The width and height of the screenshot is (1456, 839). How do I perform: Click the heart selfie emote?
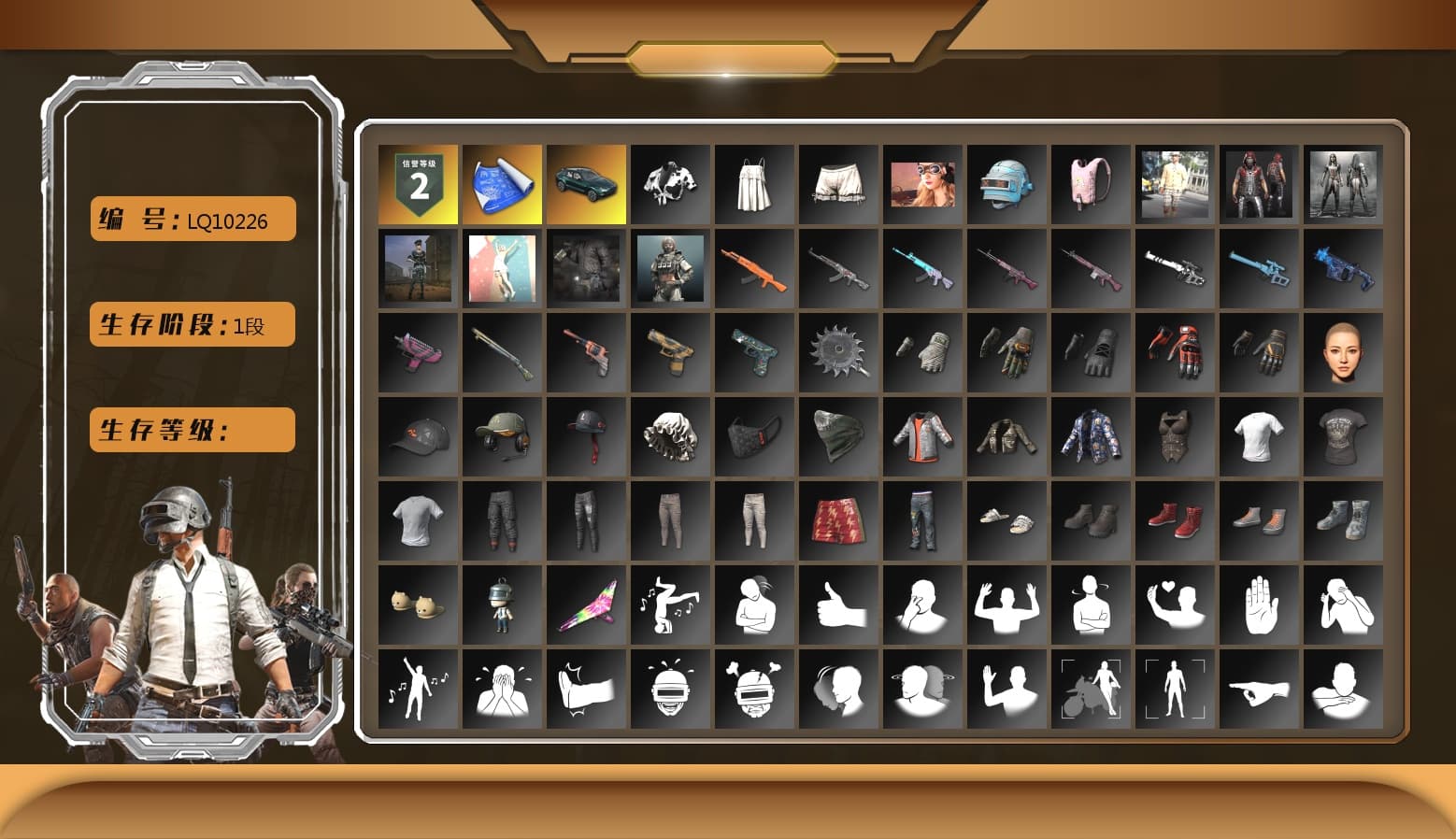pyautogui.click(x=1175, y=603)
